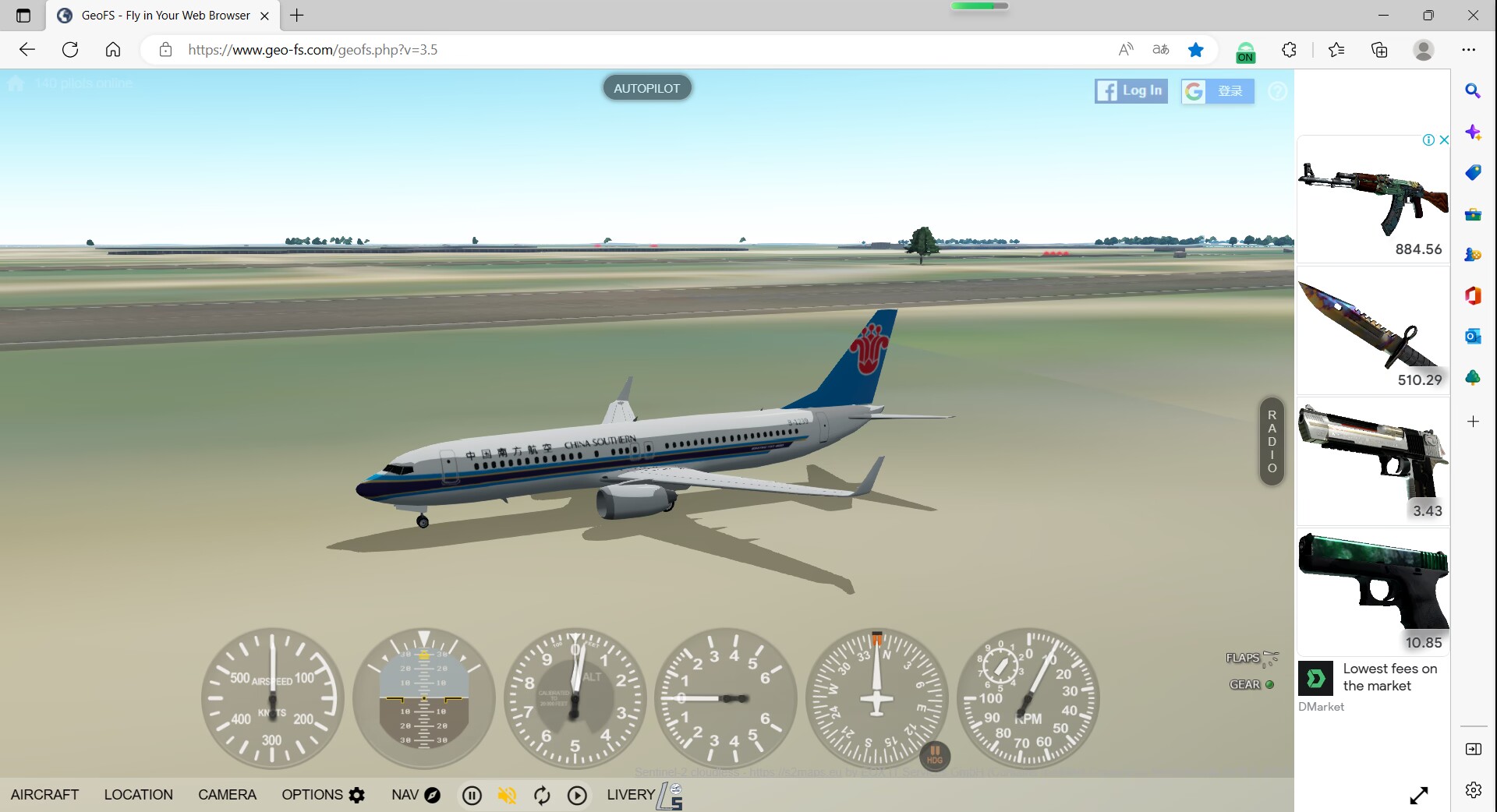Resume playback with the play icon

(x=577, y=796)
